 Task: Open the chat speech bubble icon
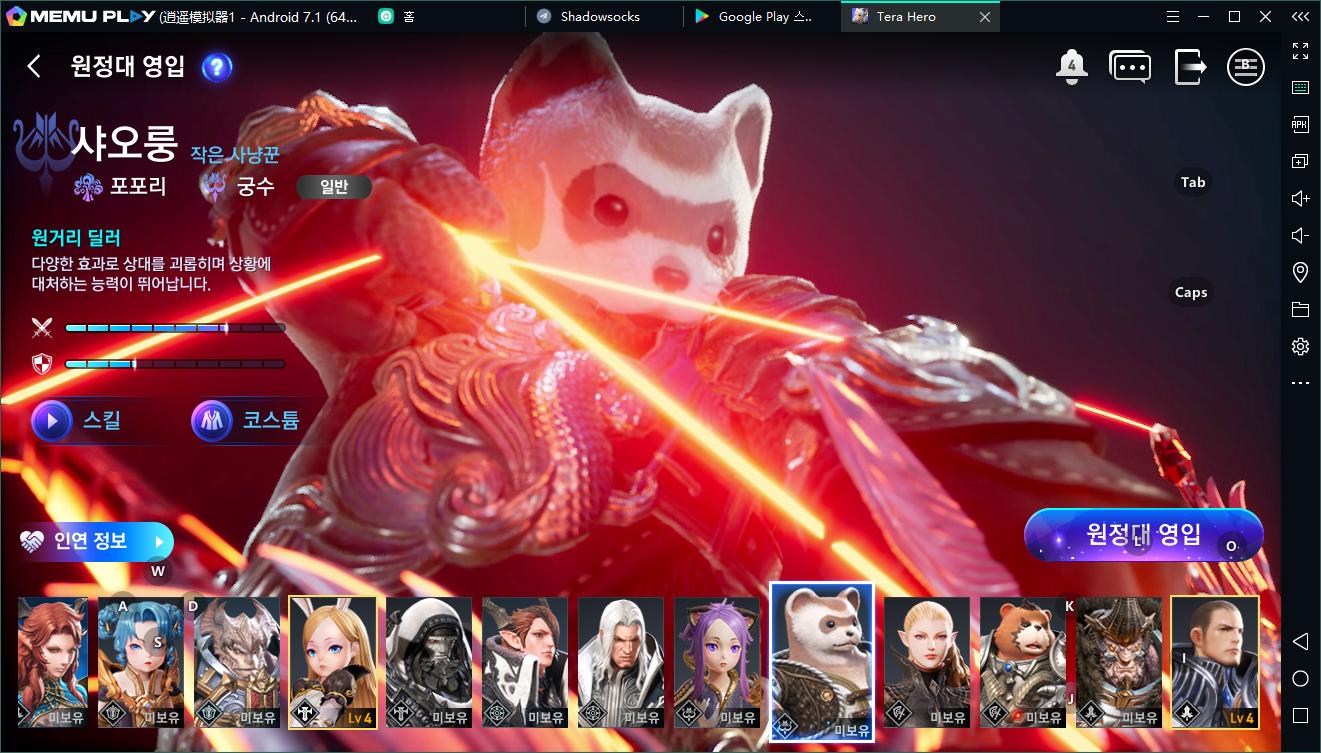point(1130,67)
